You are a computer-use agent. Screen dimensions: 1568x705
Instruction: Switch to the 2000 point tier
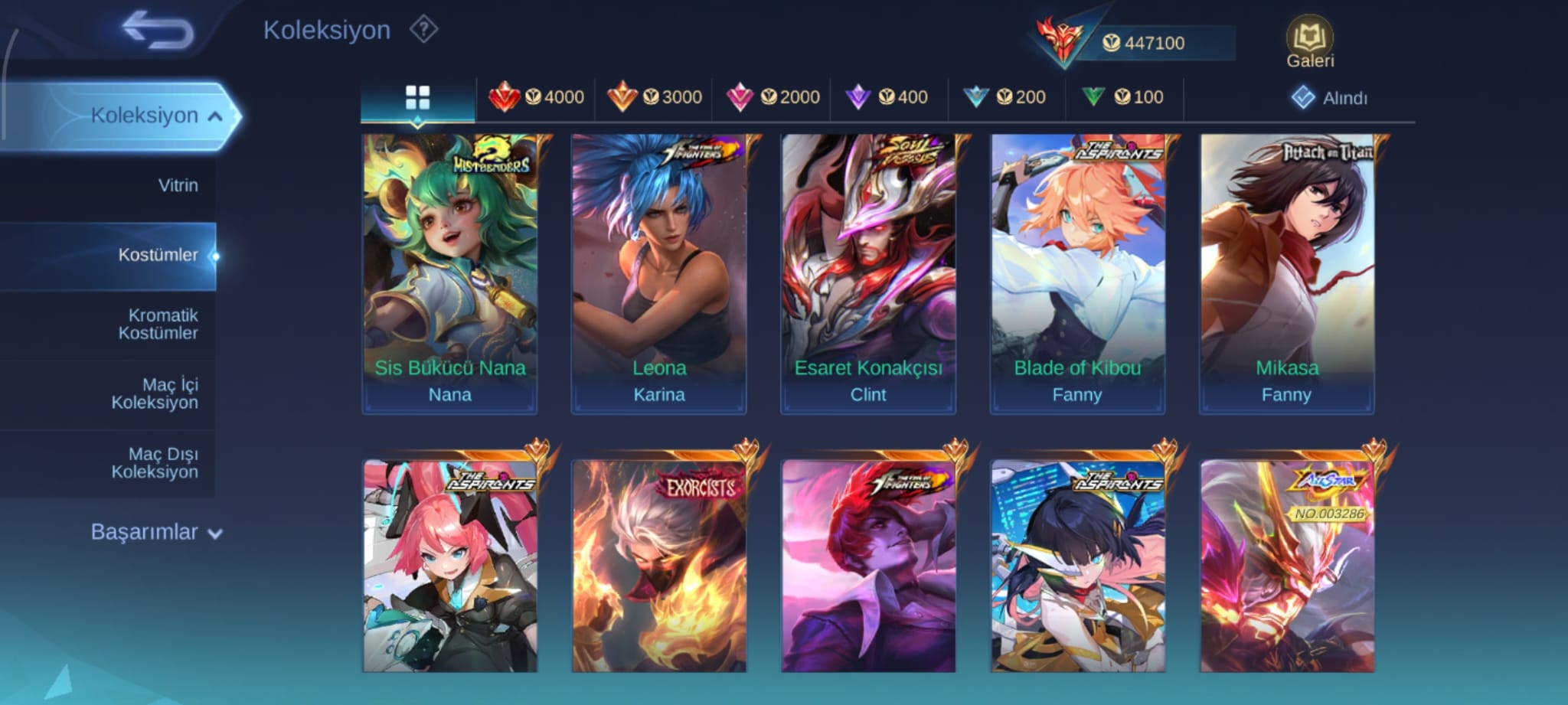(773, 97)
